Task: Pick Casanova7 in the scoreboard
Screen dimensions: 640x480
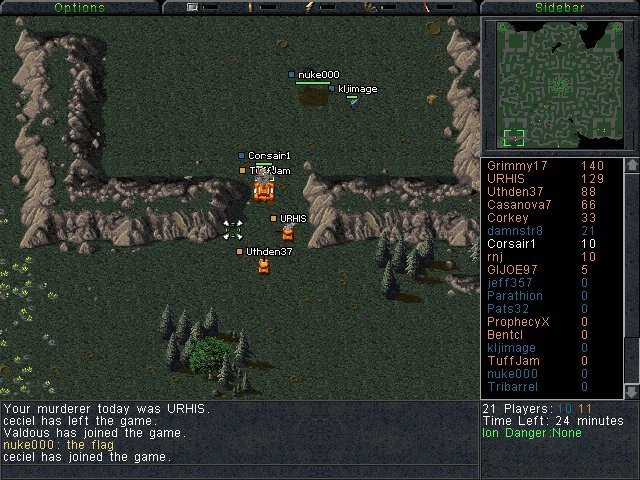Action: click(x=518, y=205)
